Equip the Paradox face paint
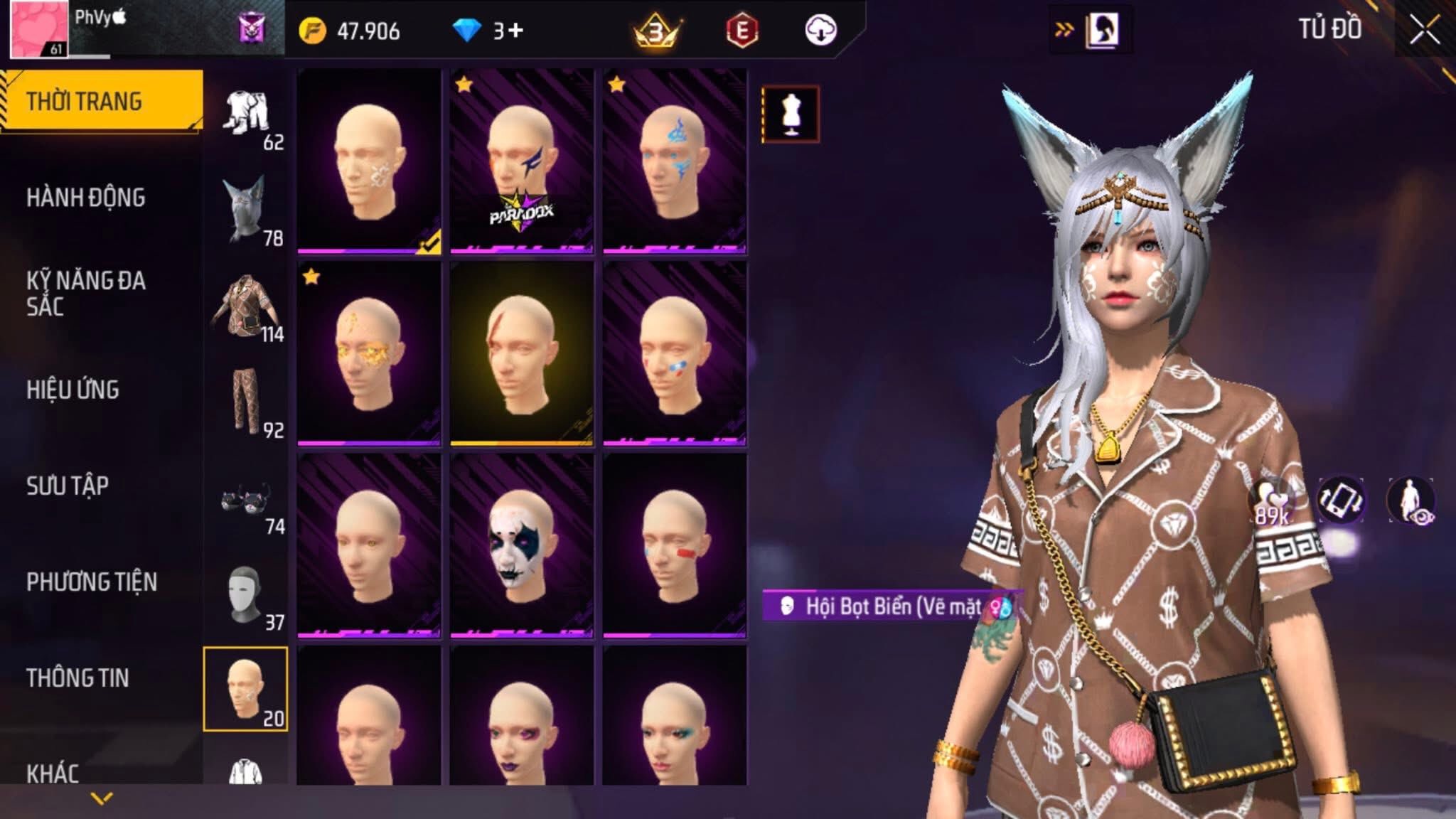Image resolution: width=1456 pixels, height=819 pixels. pos(521,161)
